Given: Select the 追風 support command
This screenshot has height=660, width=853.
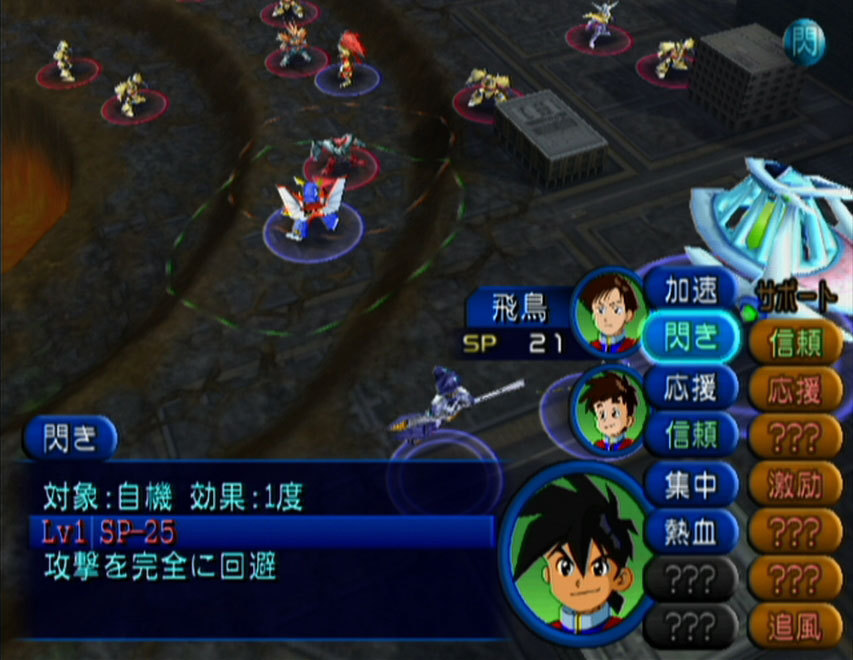Looking at the screenshot, I should pyautogui.click(x=795, y=627).
